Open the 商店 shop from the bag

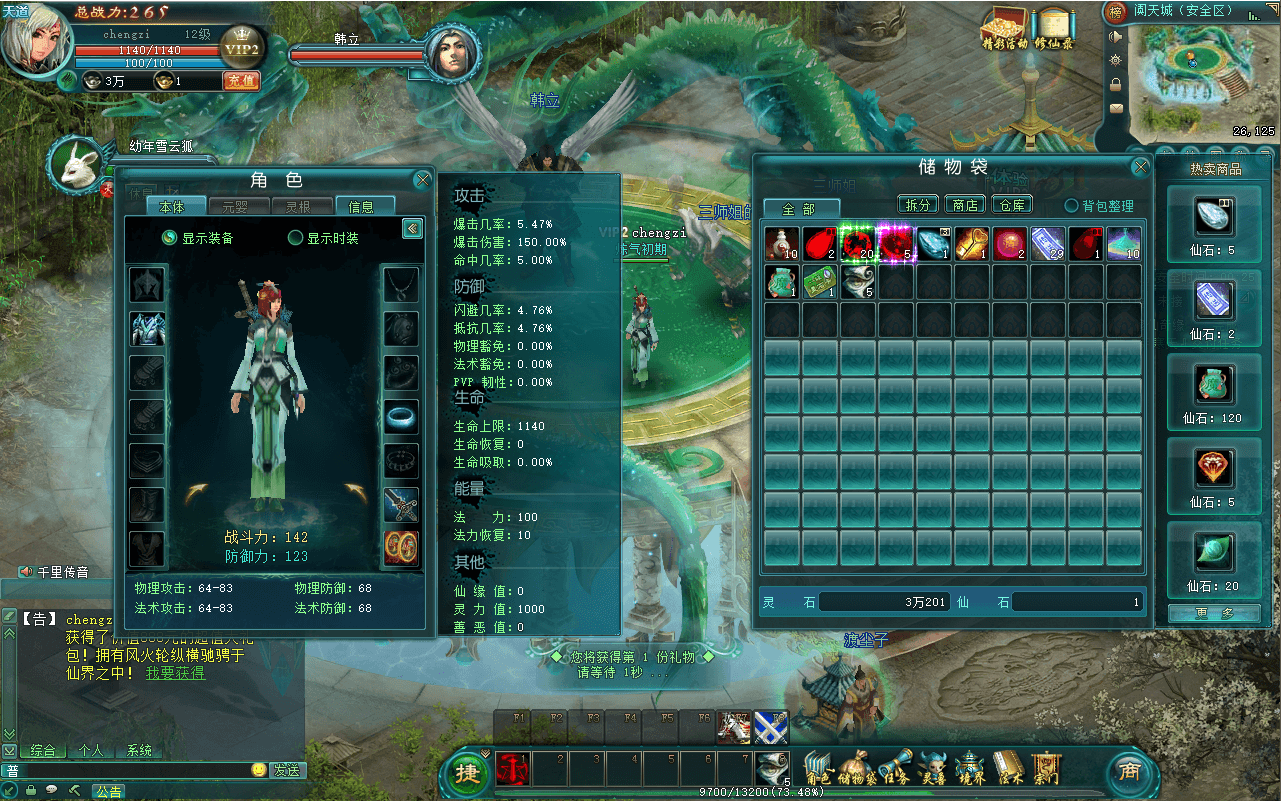(x=964, y=205)
